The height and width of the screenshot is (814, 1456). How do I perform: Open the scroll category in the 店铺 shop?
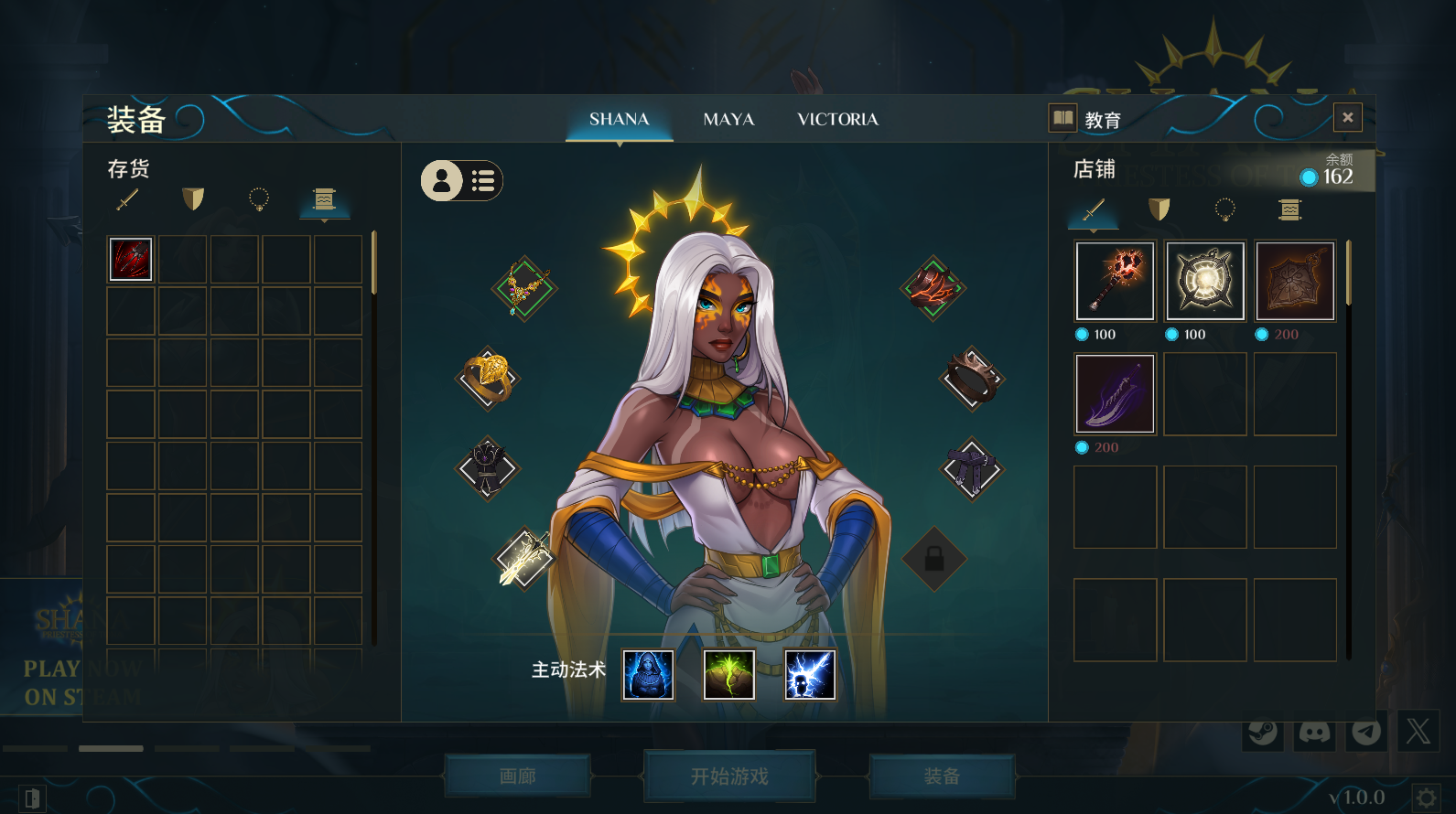point(1289,210)
